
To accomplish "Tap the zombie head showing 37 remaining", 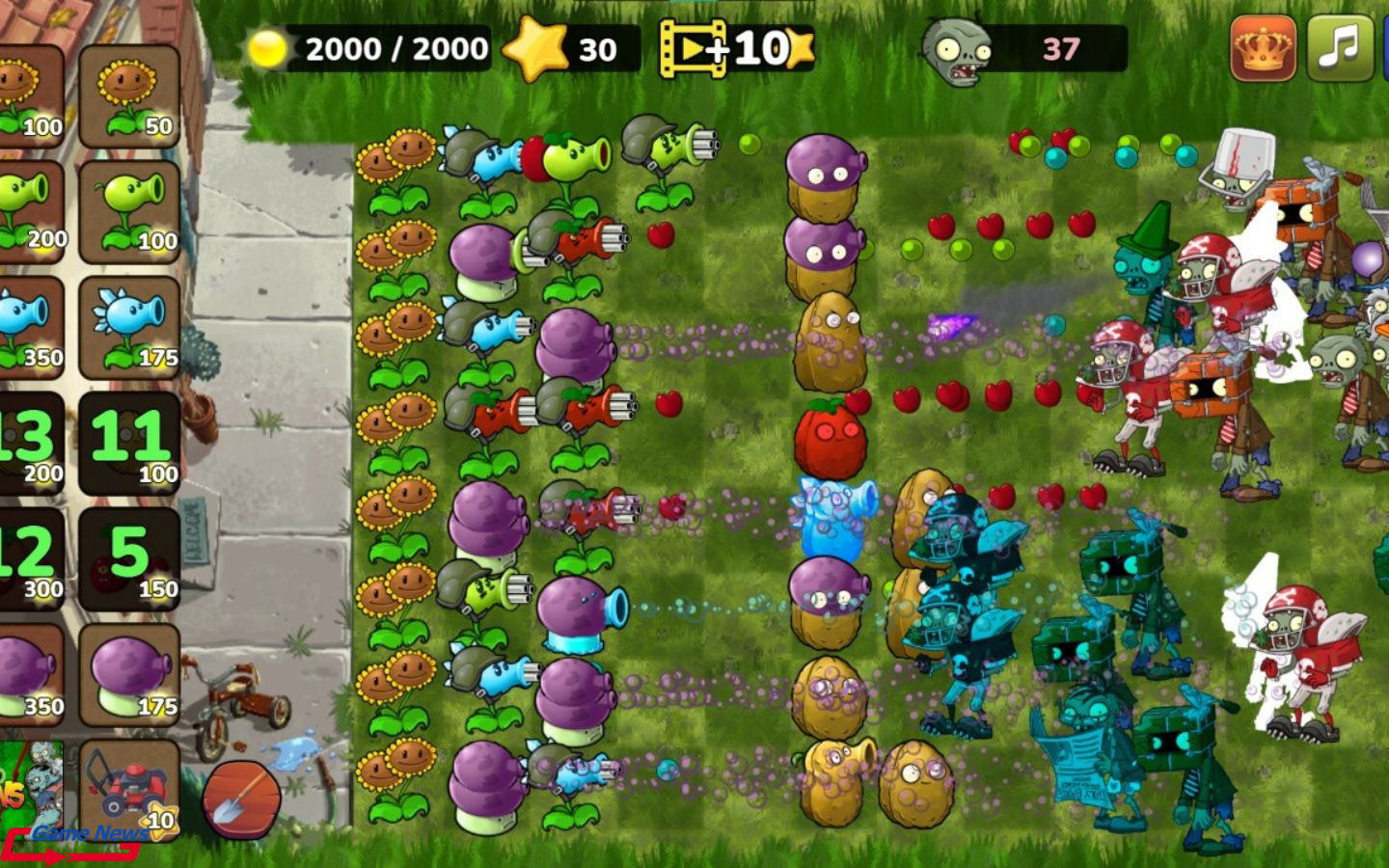I will coord(955,46).
